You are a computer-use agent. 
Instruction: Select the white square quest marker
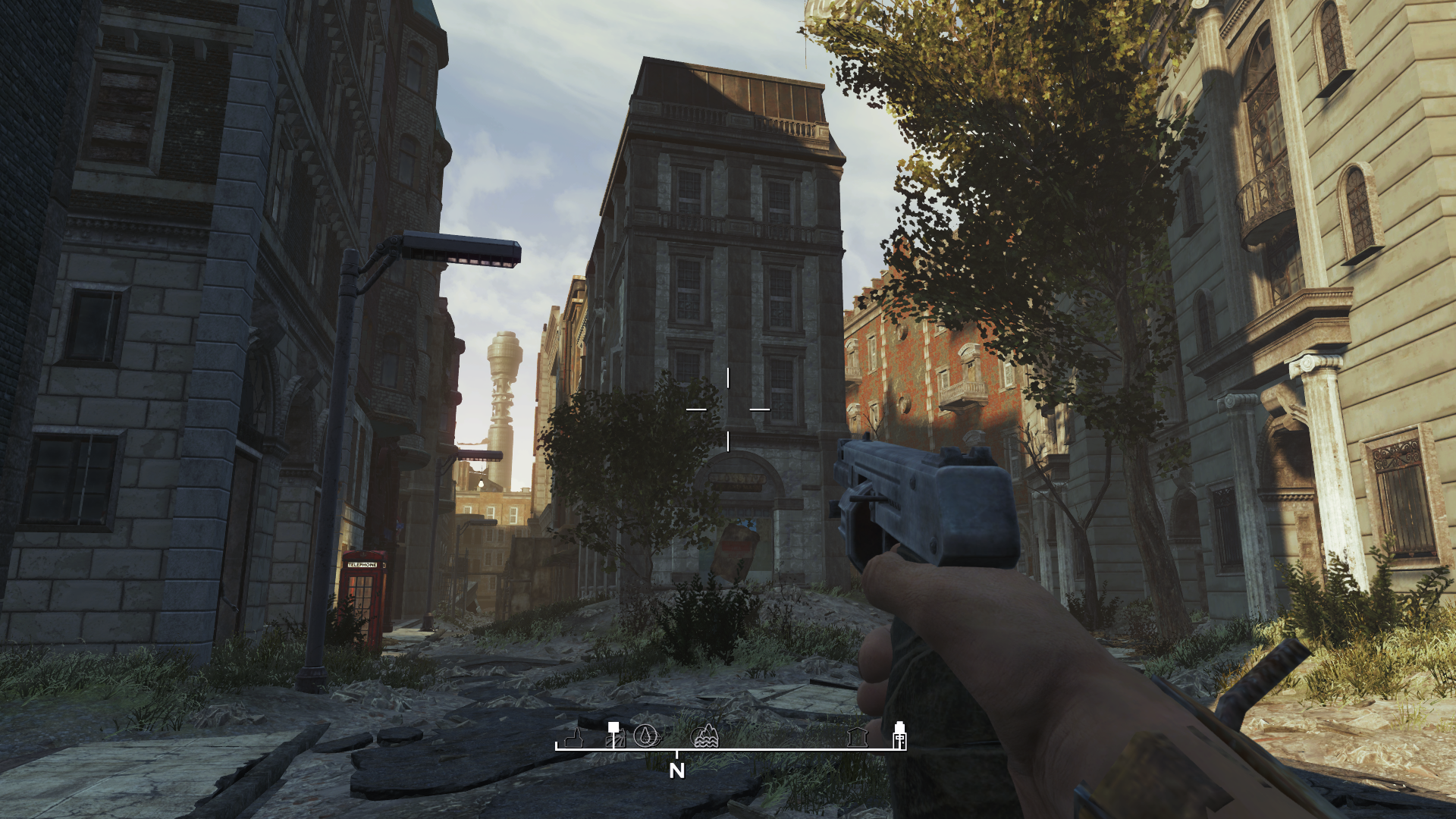[613, 728]
